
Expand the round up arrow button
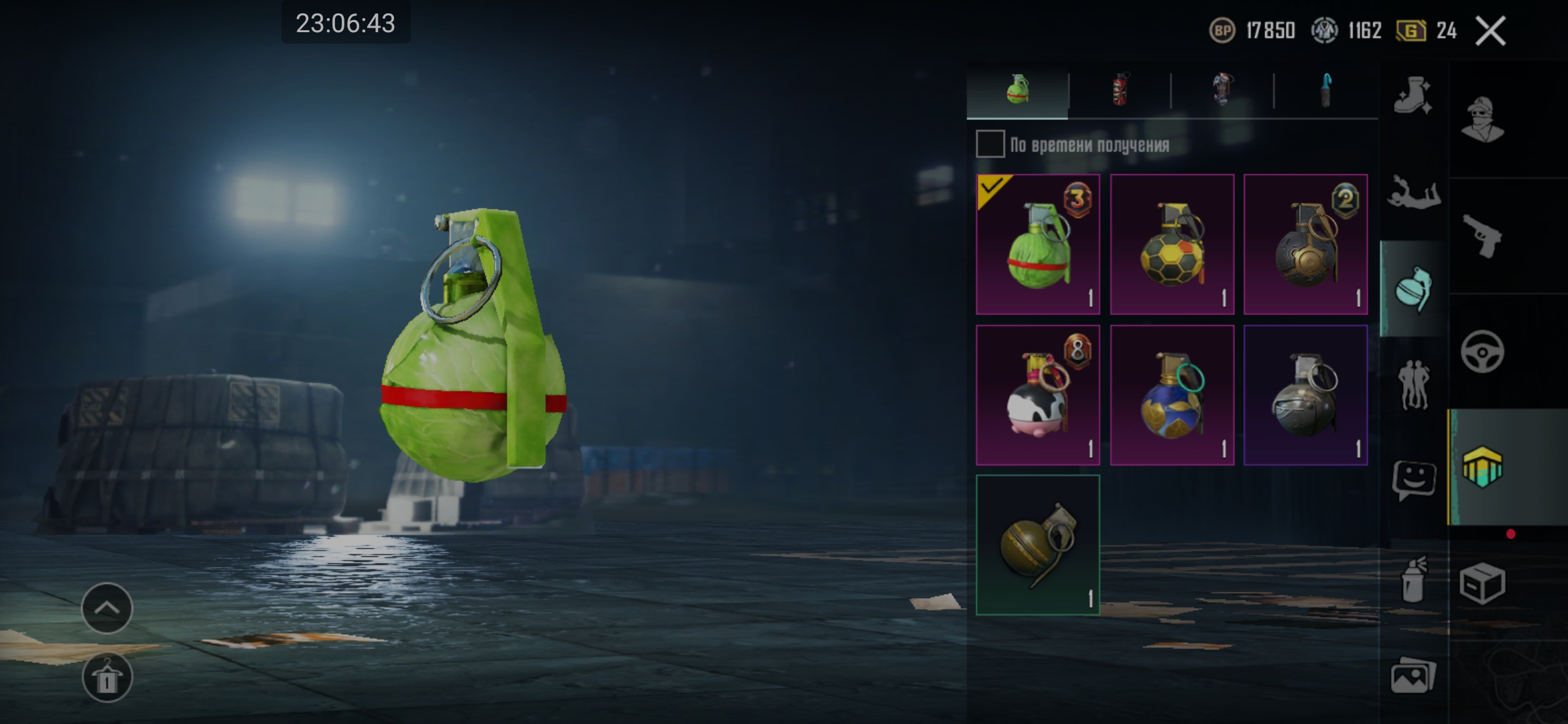point(107,608)
